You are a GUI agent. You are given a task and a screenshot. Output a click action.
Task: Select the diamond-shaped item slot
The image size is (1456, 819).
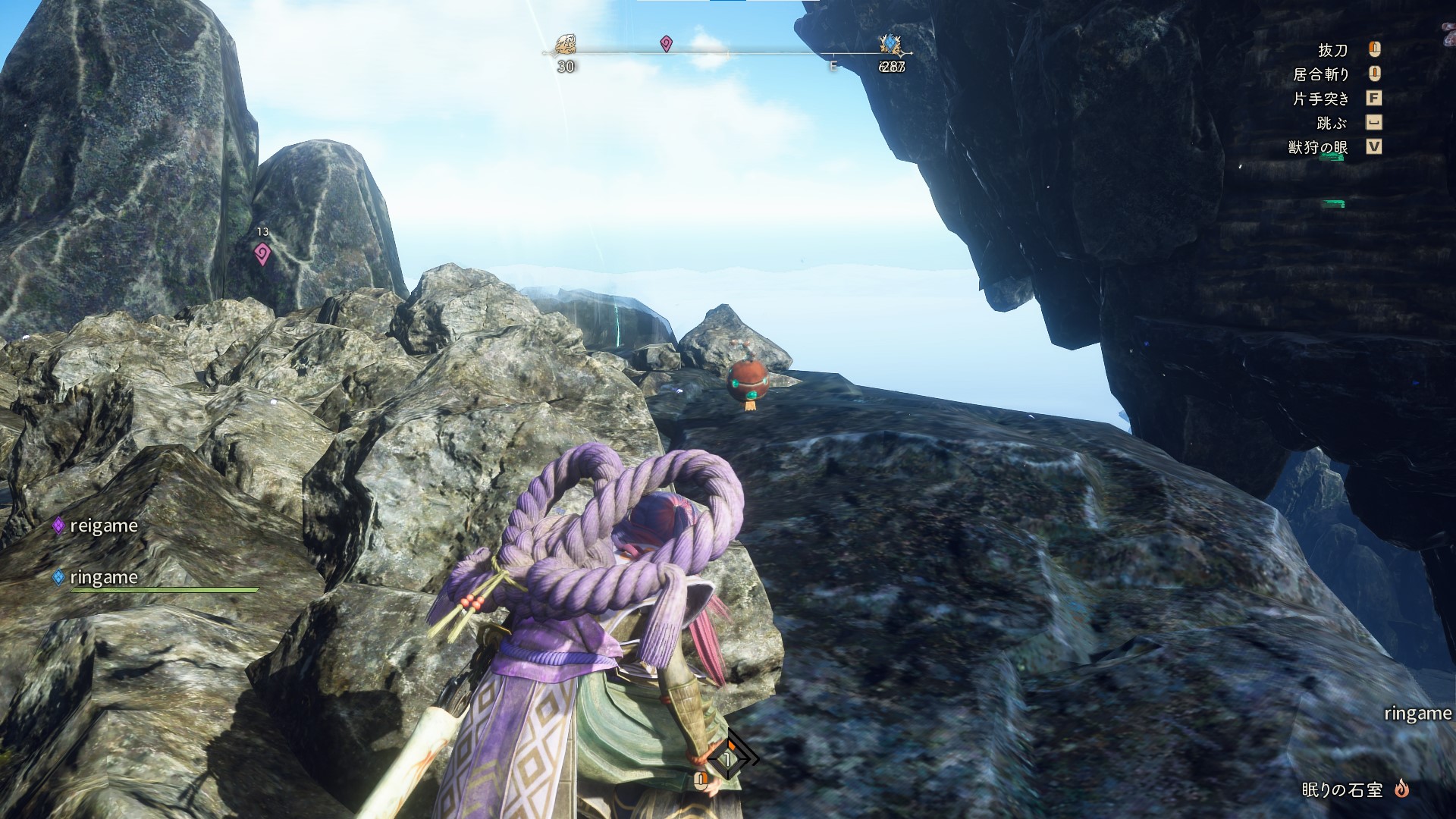pyautogui.click(x=729, y=757)
